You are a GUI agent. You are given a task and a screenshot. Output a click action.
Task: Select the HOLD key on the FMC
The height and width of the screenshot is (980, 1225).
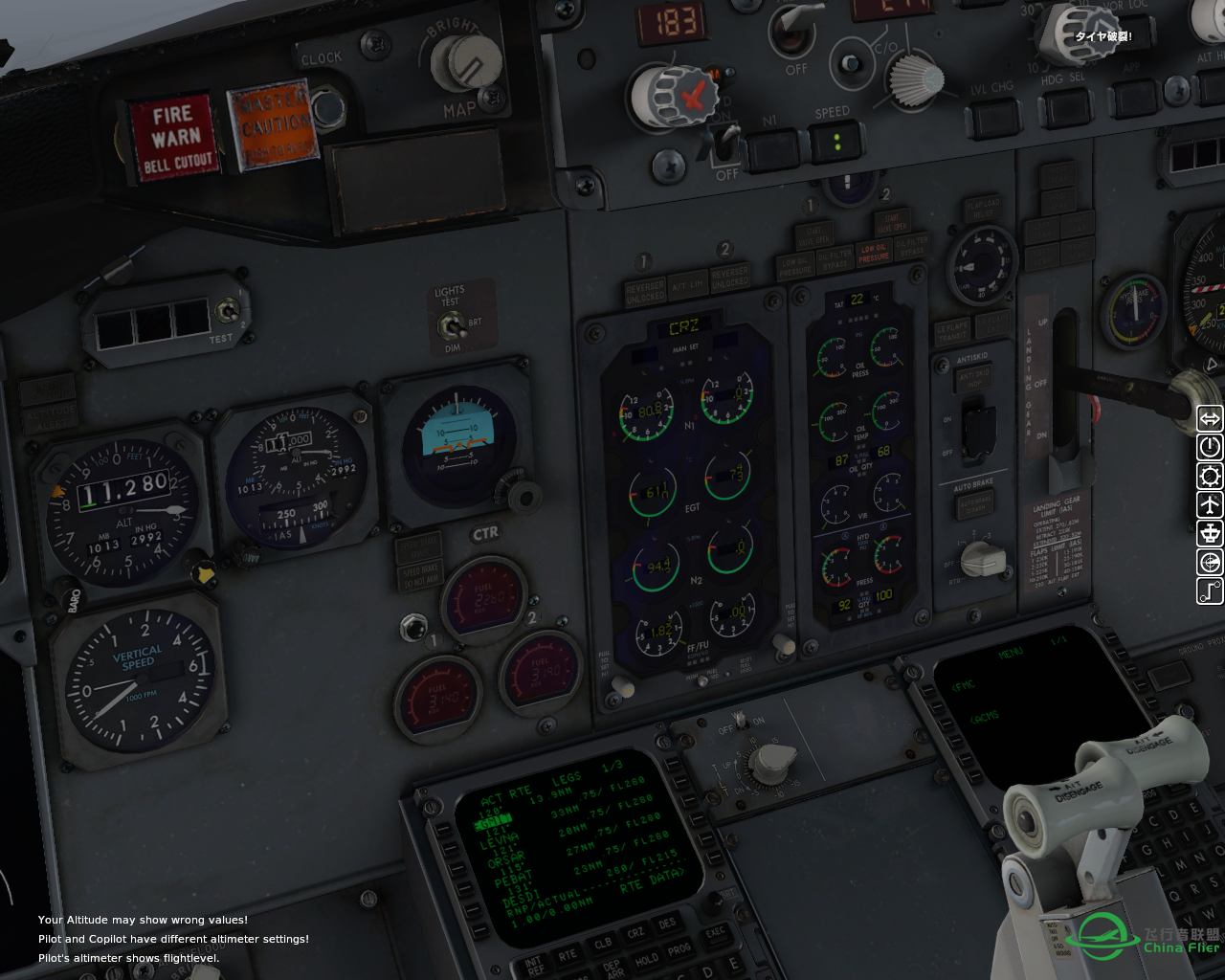click(x=646, y=959)
